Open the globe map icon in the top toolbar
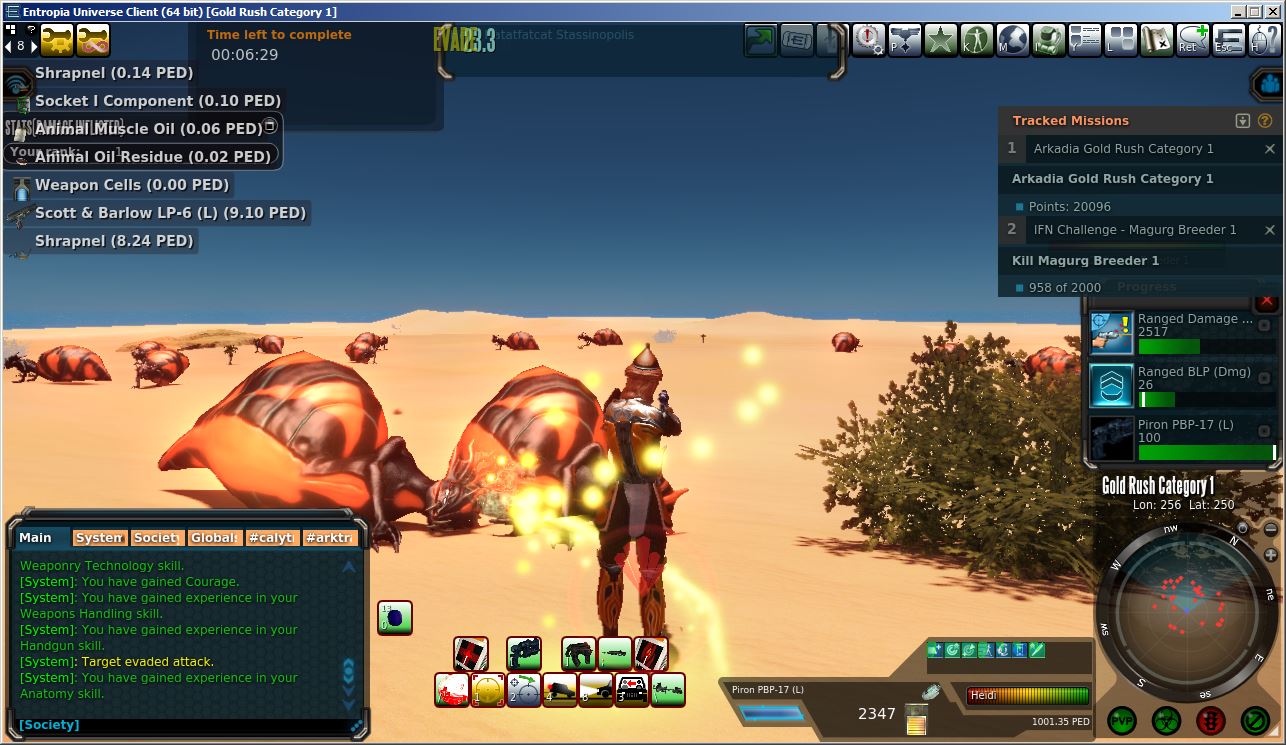 click(1013, 40)
